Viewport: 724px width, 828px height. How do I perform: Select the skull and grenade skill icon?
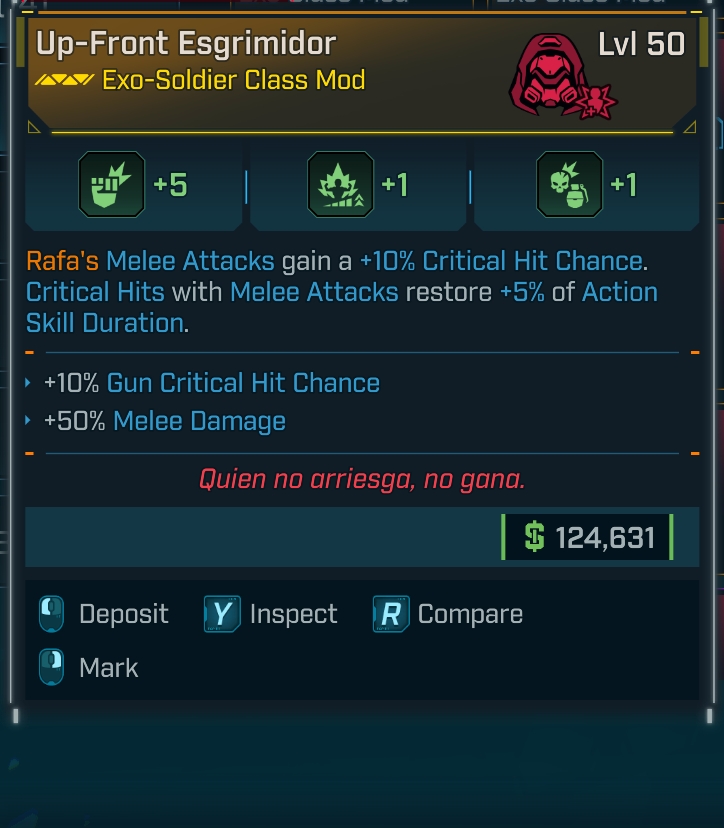pyautogui.click(x=570, y=185)
